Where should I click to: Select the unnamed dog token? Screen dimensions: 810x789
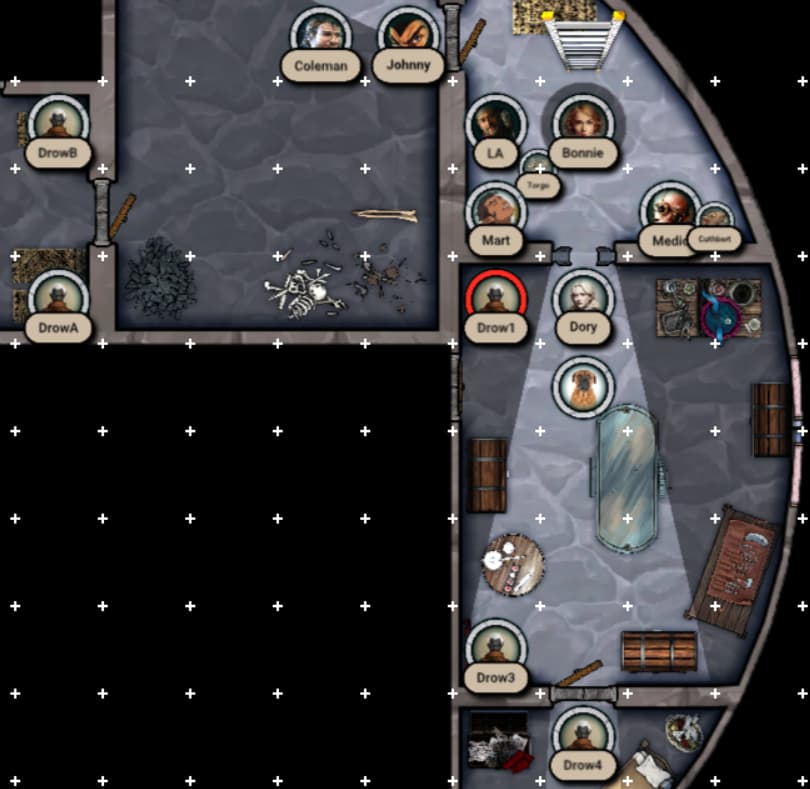point(583,385)
